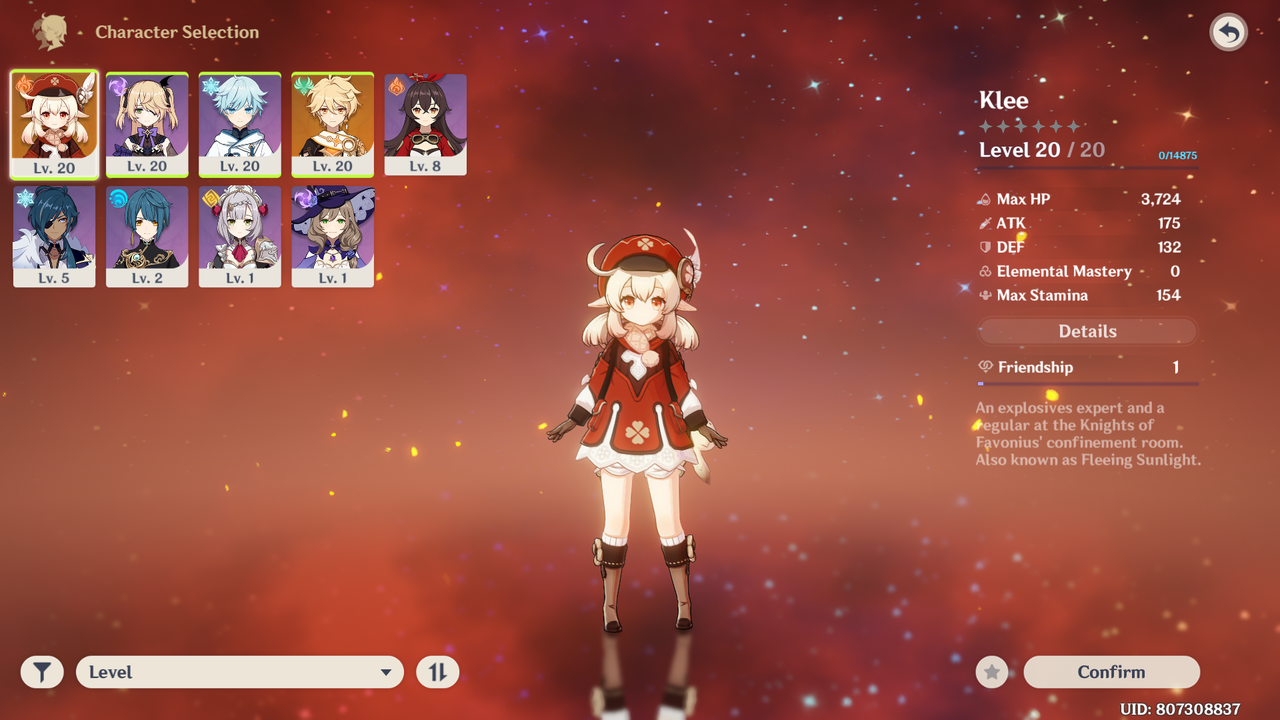Choose Fischl's character card
Screen dimensions: 1280x720
tap(147, 124)
